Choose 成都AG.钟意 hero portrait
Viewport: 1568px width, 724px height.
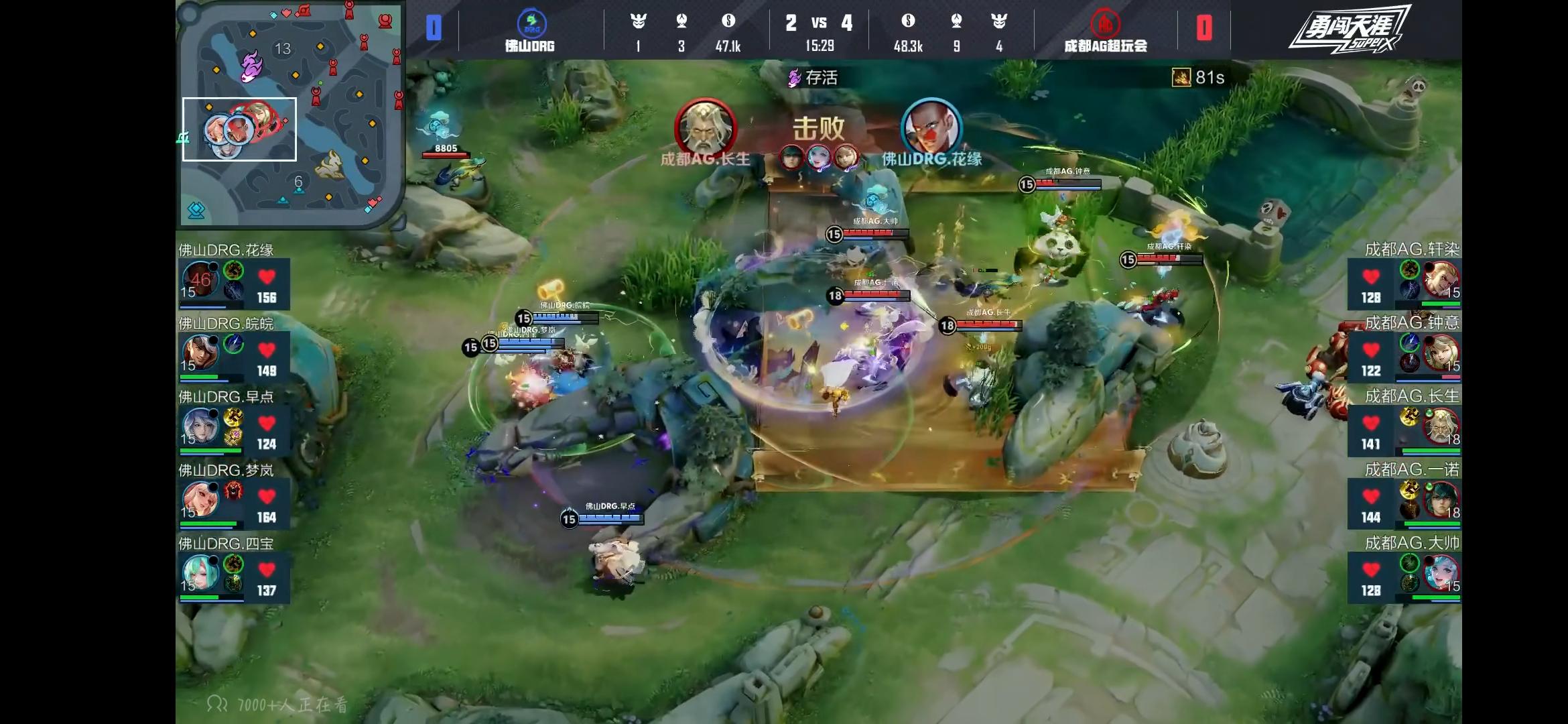tap(1441, 352)
